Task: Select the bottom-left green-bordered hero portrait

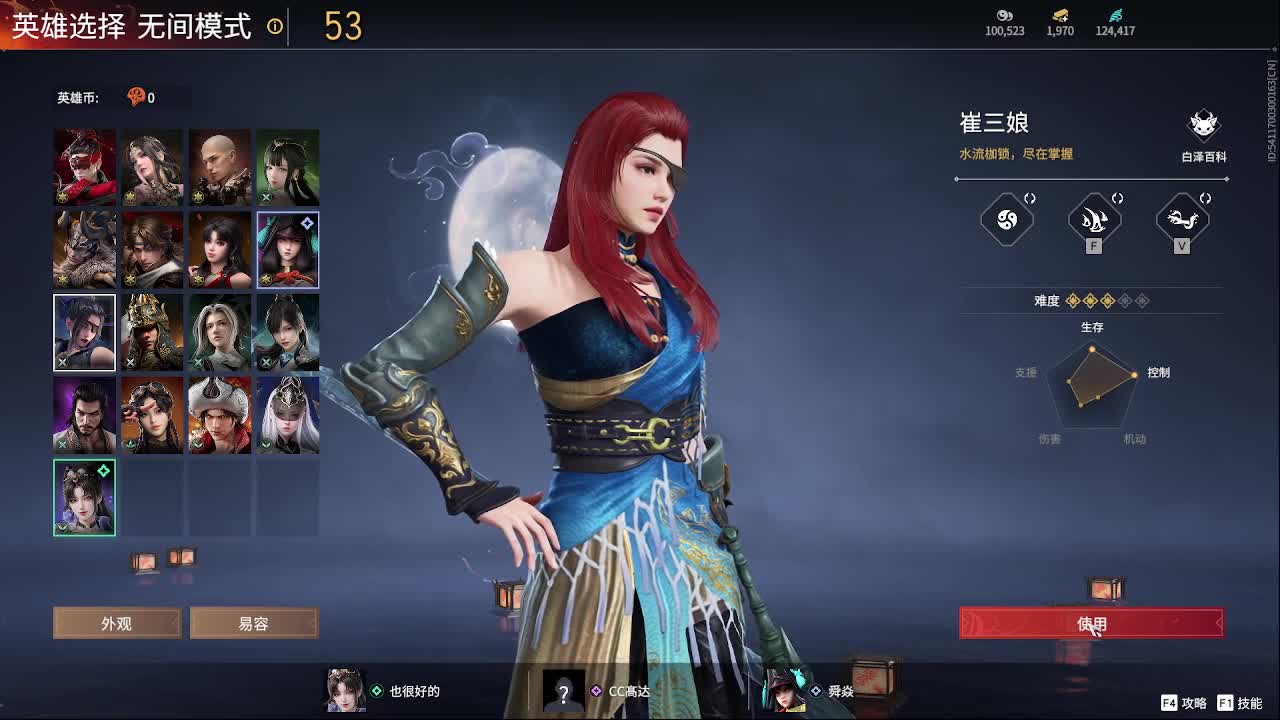Action: coord(84,496)
